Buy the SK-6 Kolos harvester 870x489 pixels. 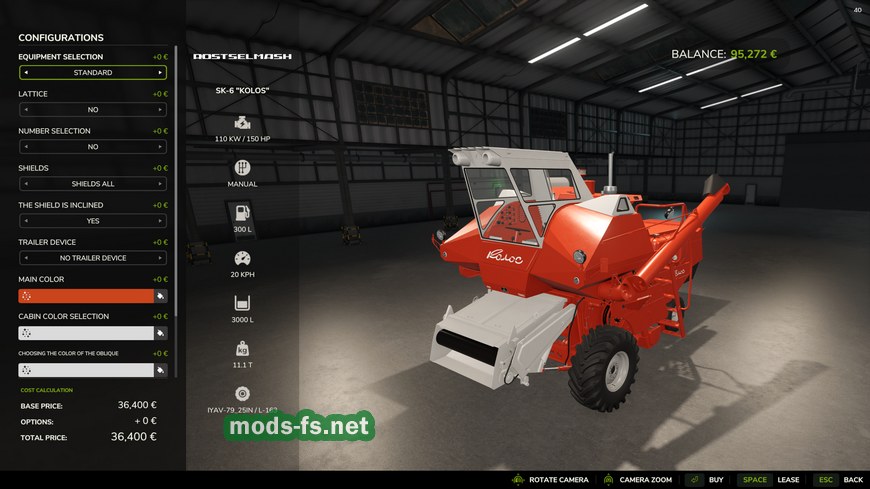(x=705, y=480)
